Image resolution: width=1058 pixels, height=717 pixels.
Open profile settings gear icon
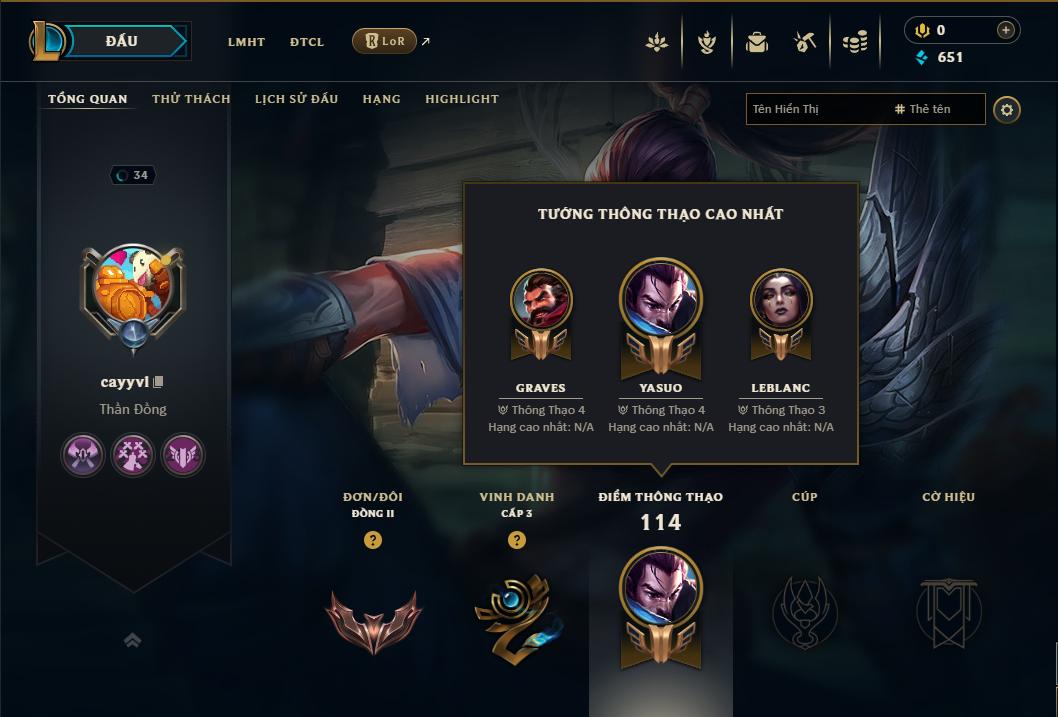(1007, 110)
